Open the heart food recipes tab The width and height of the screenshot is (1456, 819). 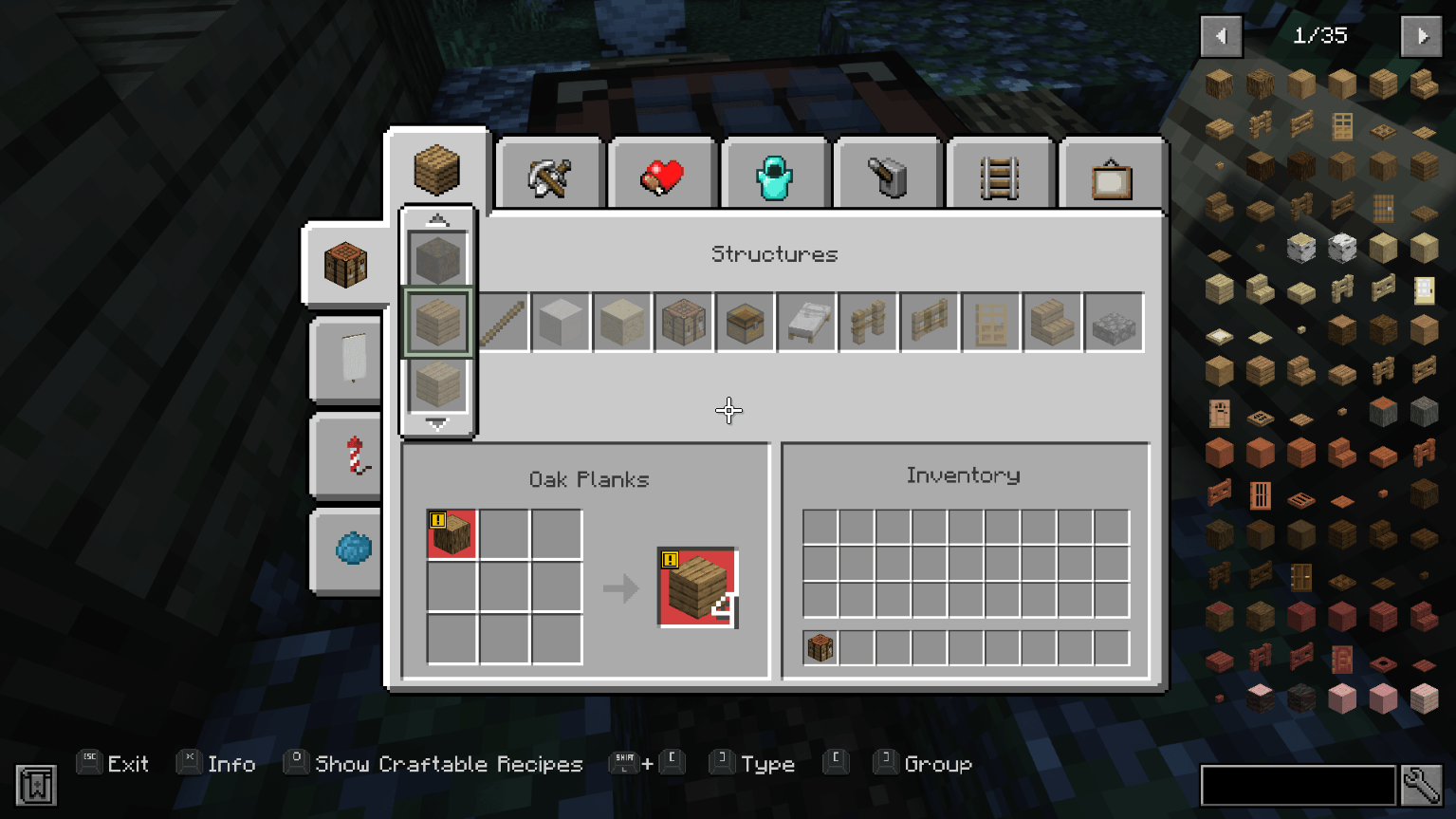[x=661, y=173]
